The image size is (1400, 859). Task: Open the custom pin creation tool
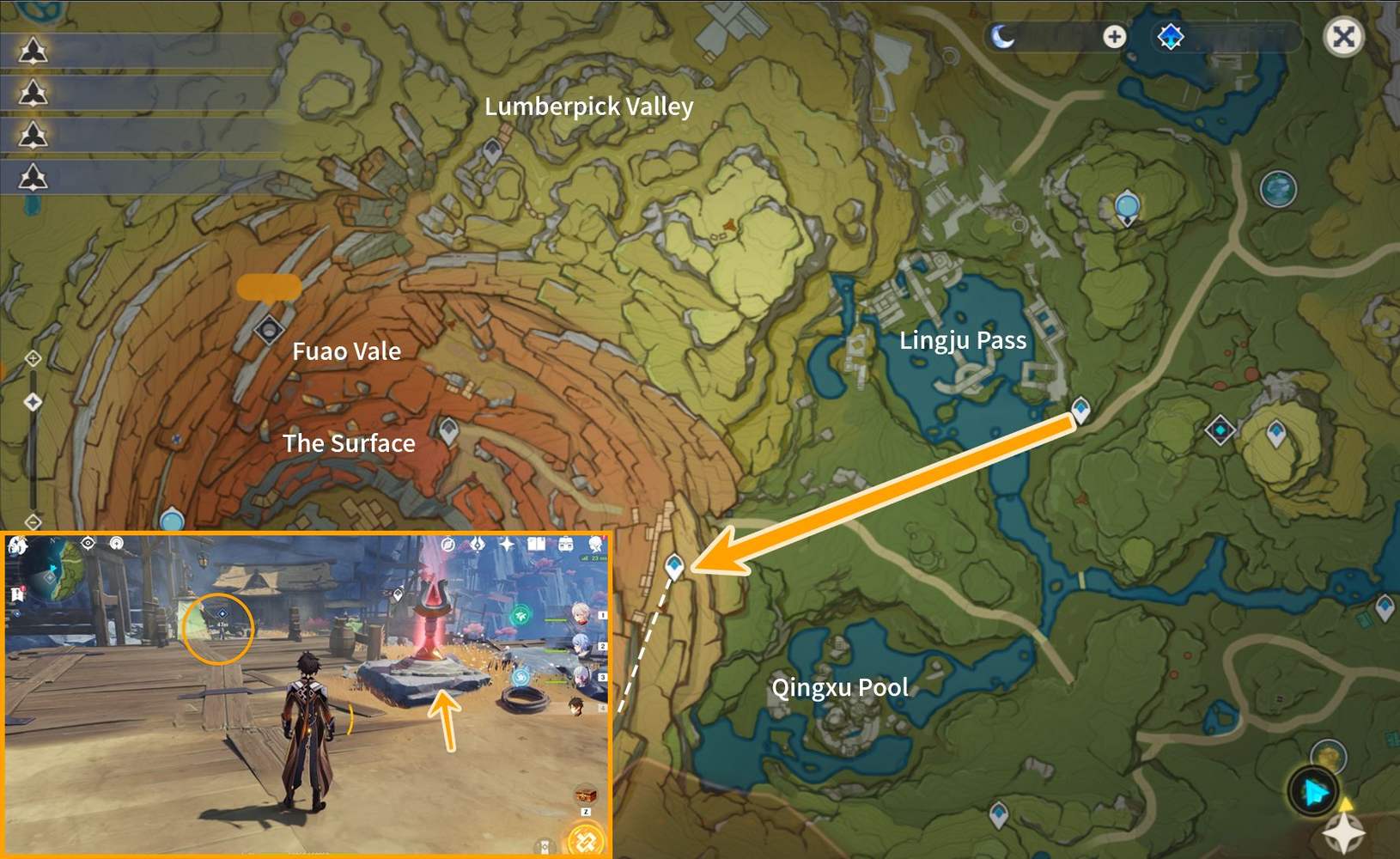click(x=1113, y=37)
